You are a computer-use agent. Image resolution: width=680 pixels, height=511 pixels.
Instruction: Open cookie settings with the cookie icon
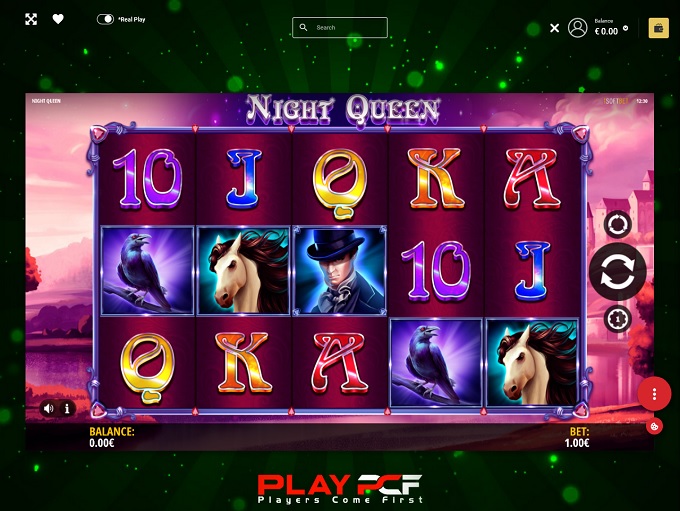(653, 426)
